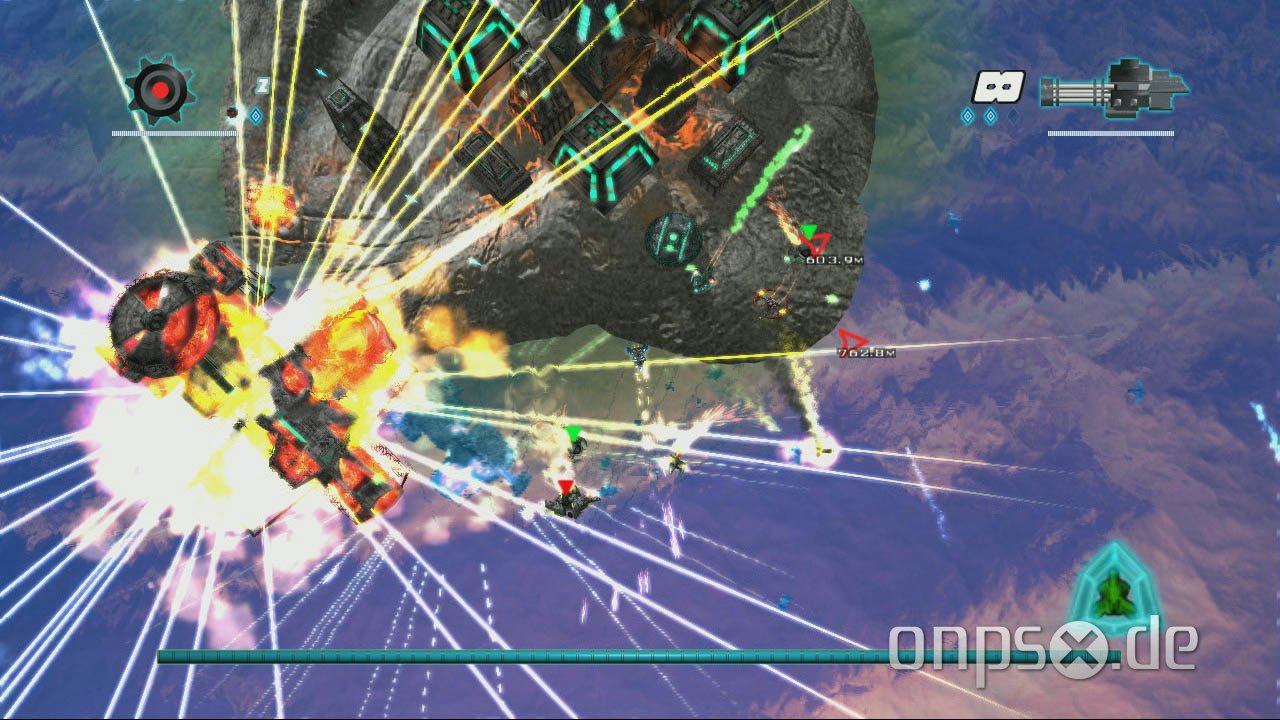The width and height of the screenshot is (1280, 720).
Task: Click the minigun weapon icon top-right
Action: click(x=1110, y=90)
